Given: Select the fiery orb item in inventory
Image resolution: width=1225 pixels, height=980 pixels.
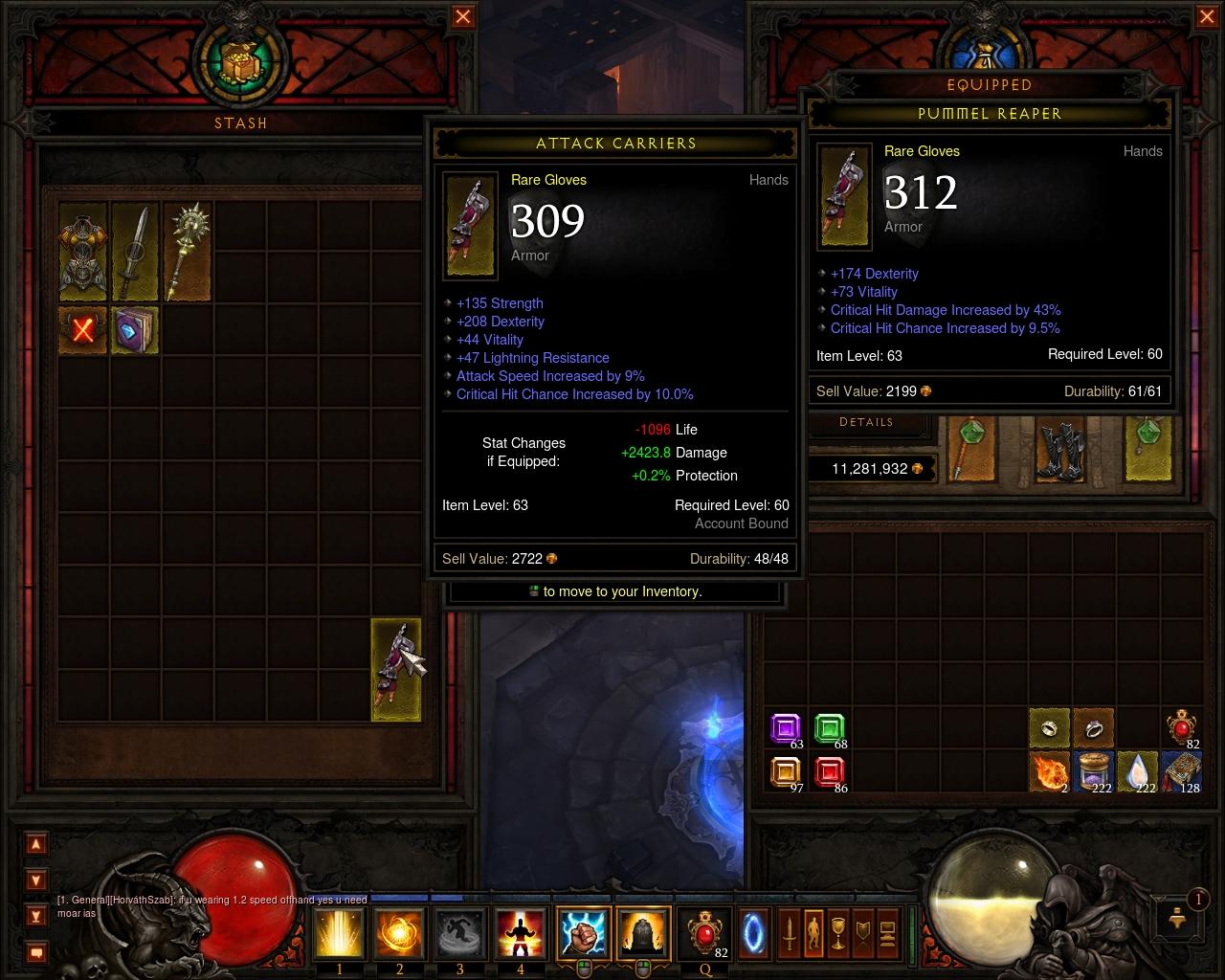Looking at the screenshot, I should pos(1049,771).
